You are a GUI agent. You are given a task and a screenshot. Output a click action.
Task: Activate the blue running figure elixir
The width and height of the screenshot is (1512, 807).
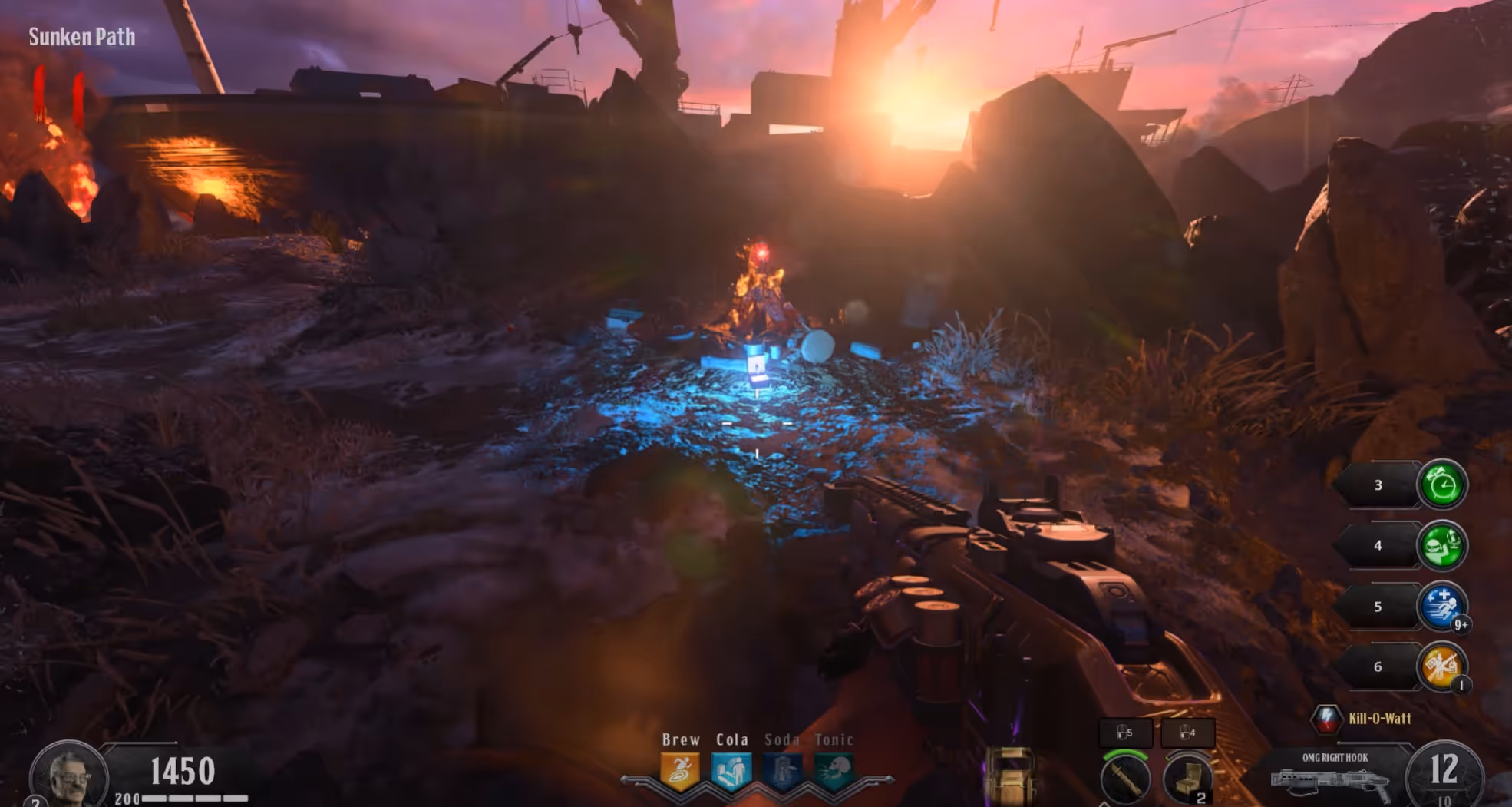point(1441,606)
